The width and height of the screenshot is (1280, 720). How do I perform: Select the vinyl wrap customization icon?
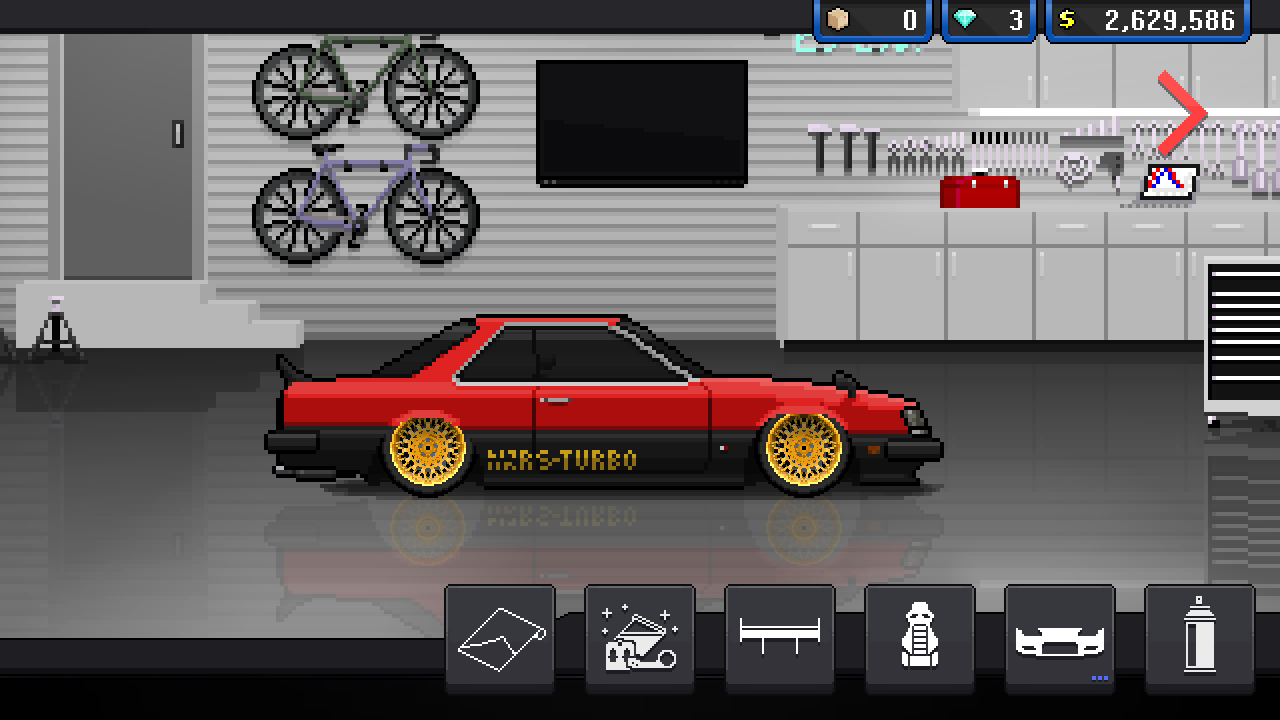(499, 637)
